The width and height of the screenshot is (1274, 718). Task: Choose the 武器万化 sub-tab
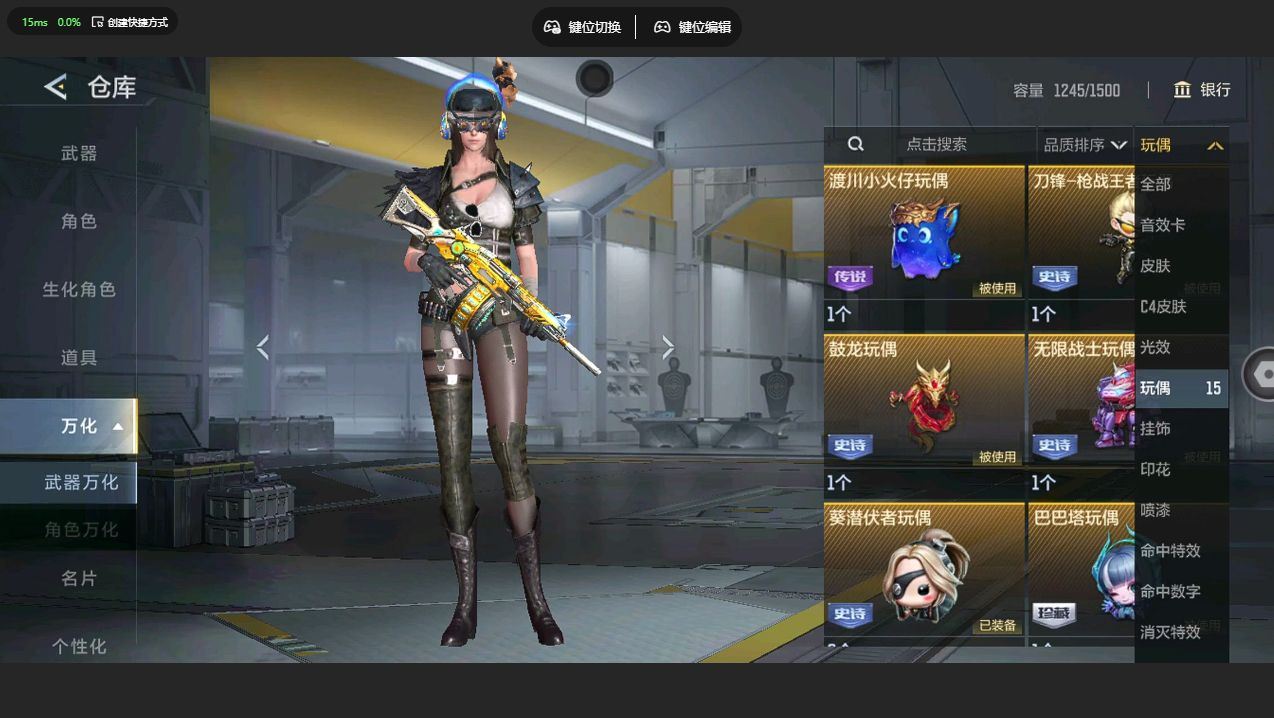pyautogui.click(x=80, y=482)
